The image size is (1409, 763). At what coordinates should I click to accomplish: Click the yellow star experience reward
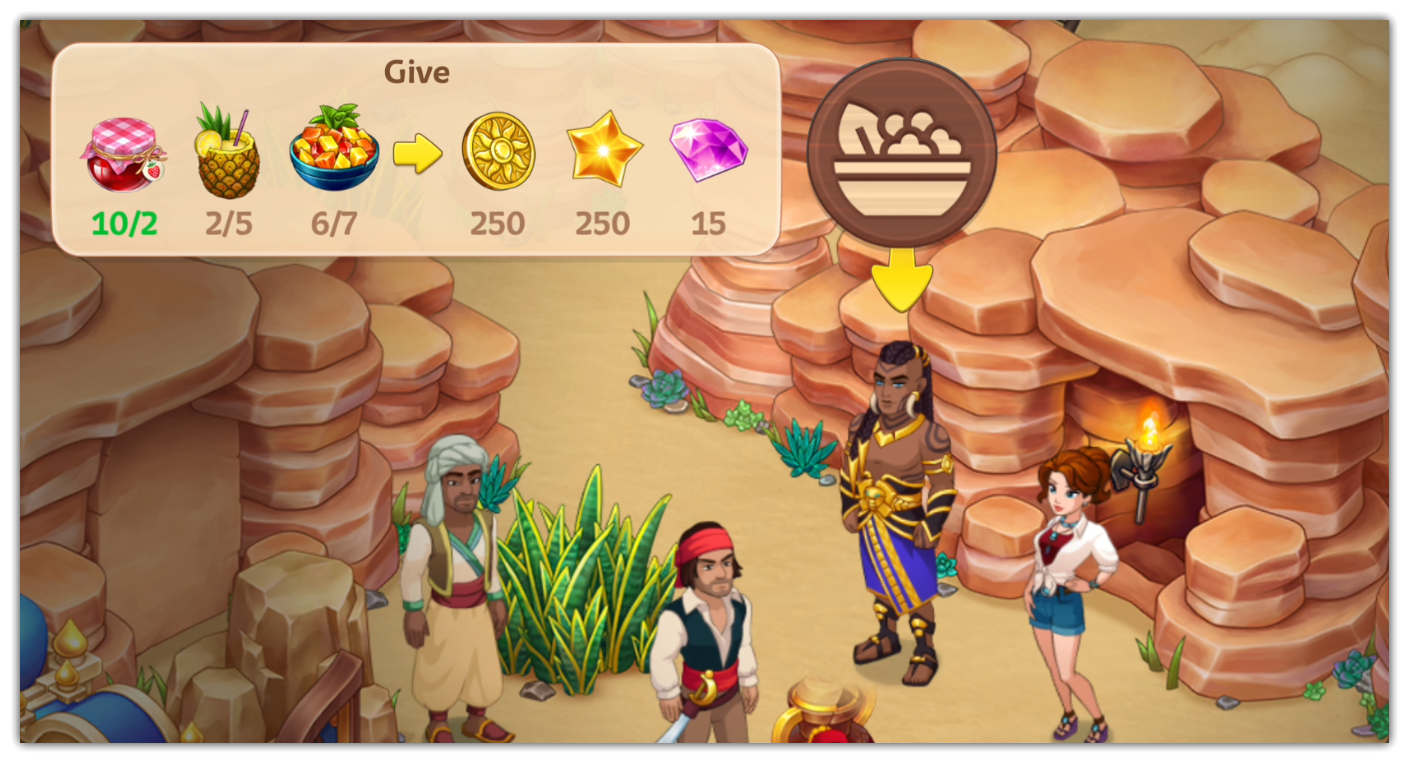(603, 150)
